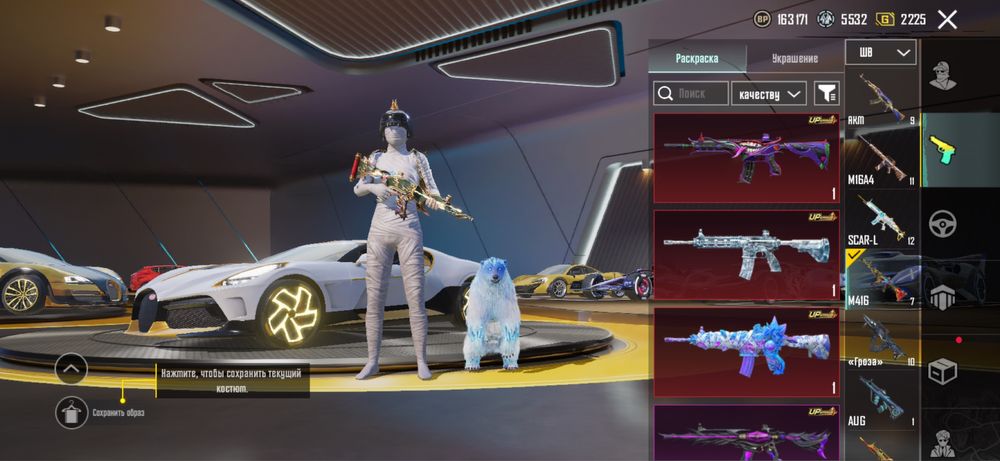Screen dimensions: 1000x461
Task: Select SCAR-L in the weapon list
Action: (881, 219)
